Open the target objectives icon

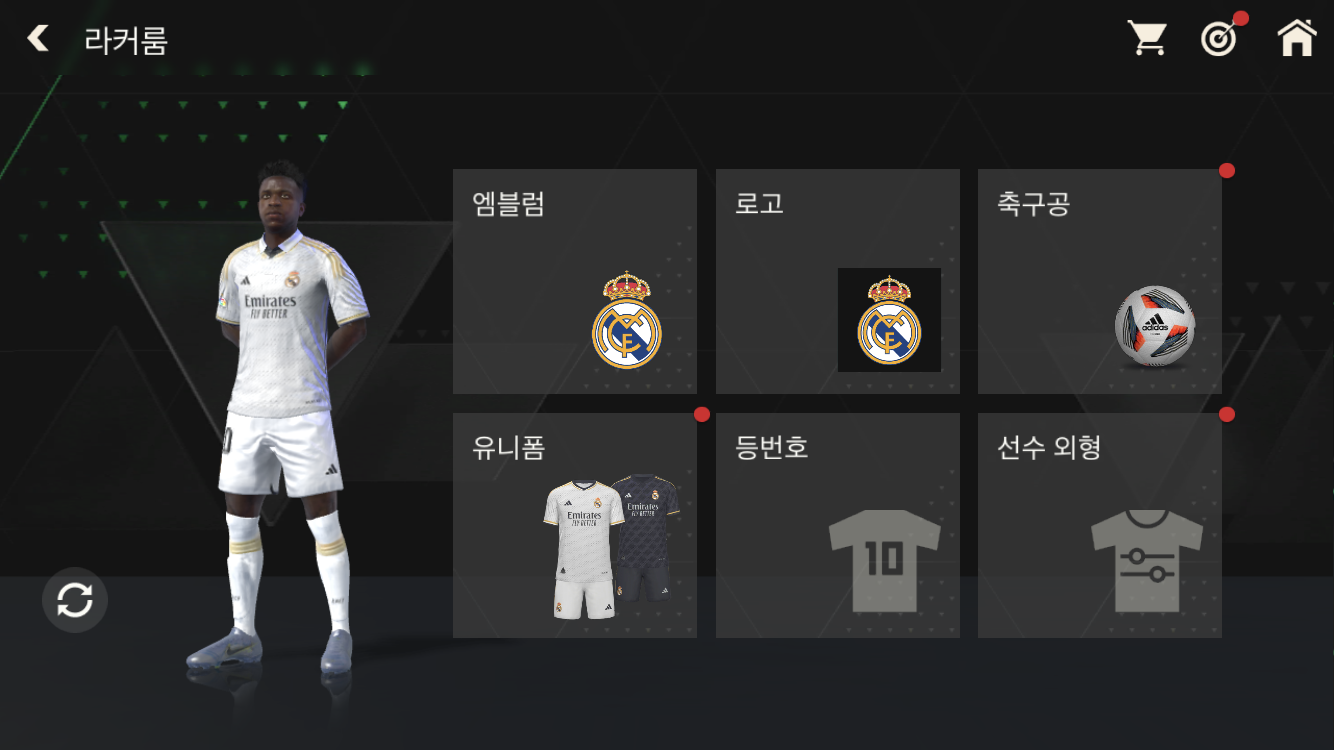(x=1219, y=39)
